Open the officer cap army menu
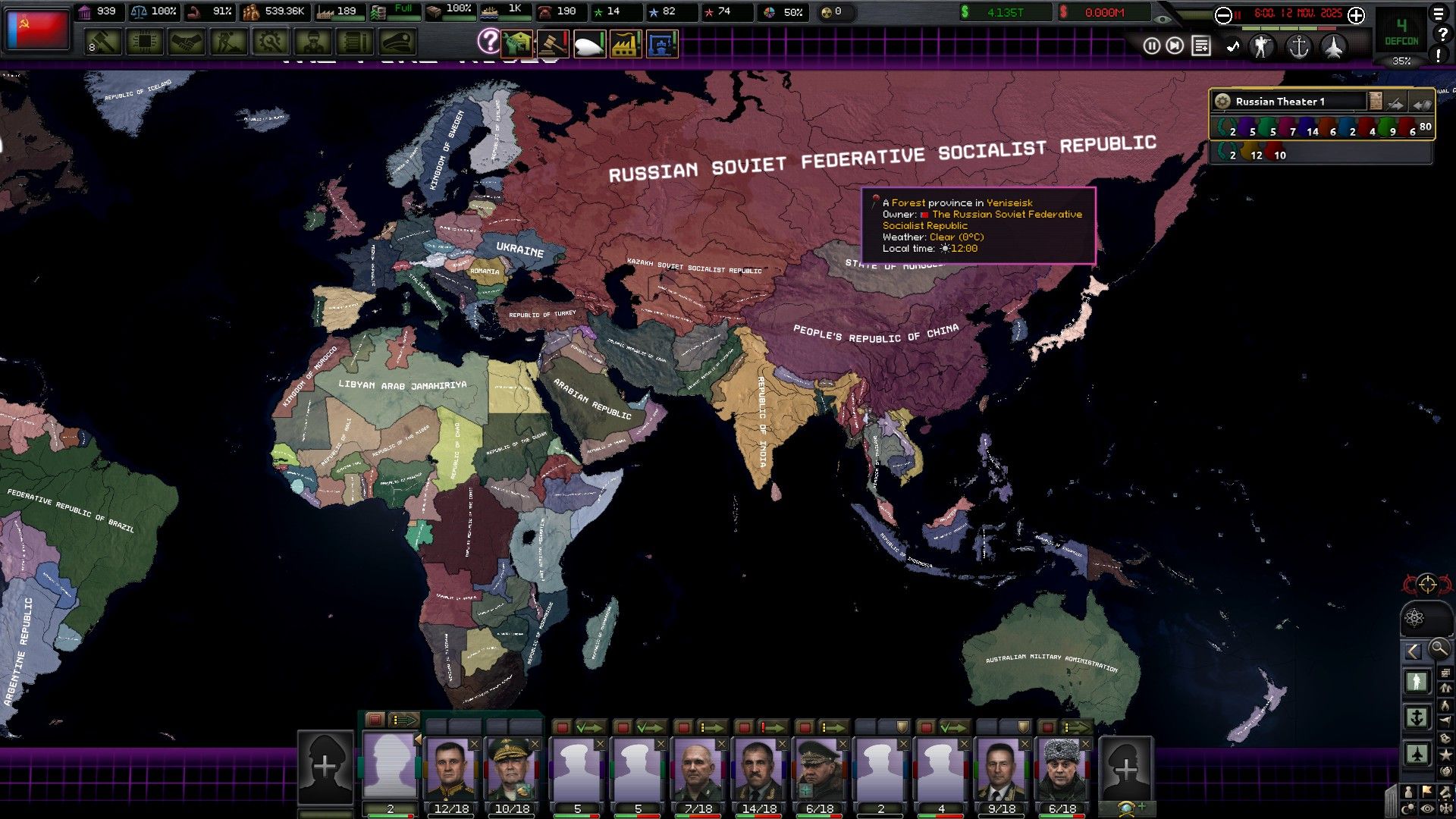The image size is (1456, 819). click(397, 42)
